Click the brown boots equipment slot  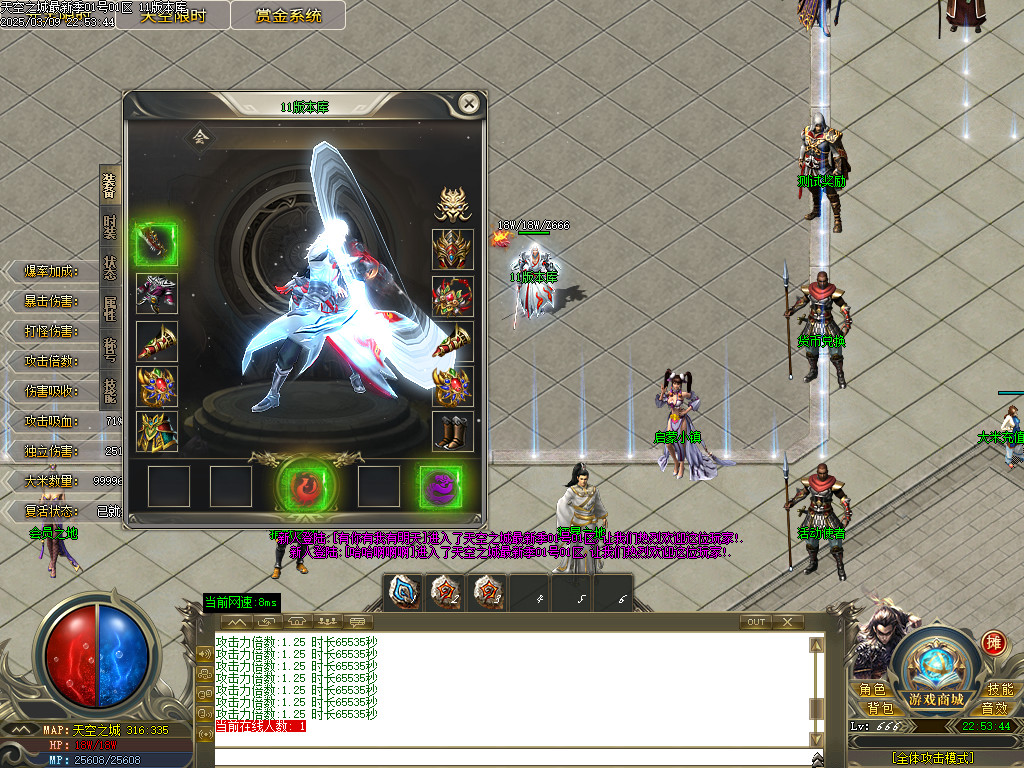coord(452,431)
